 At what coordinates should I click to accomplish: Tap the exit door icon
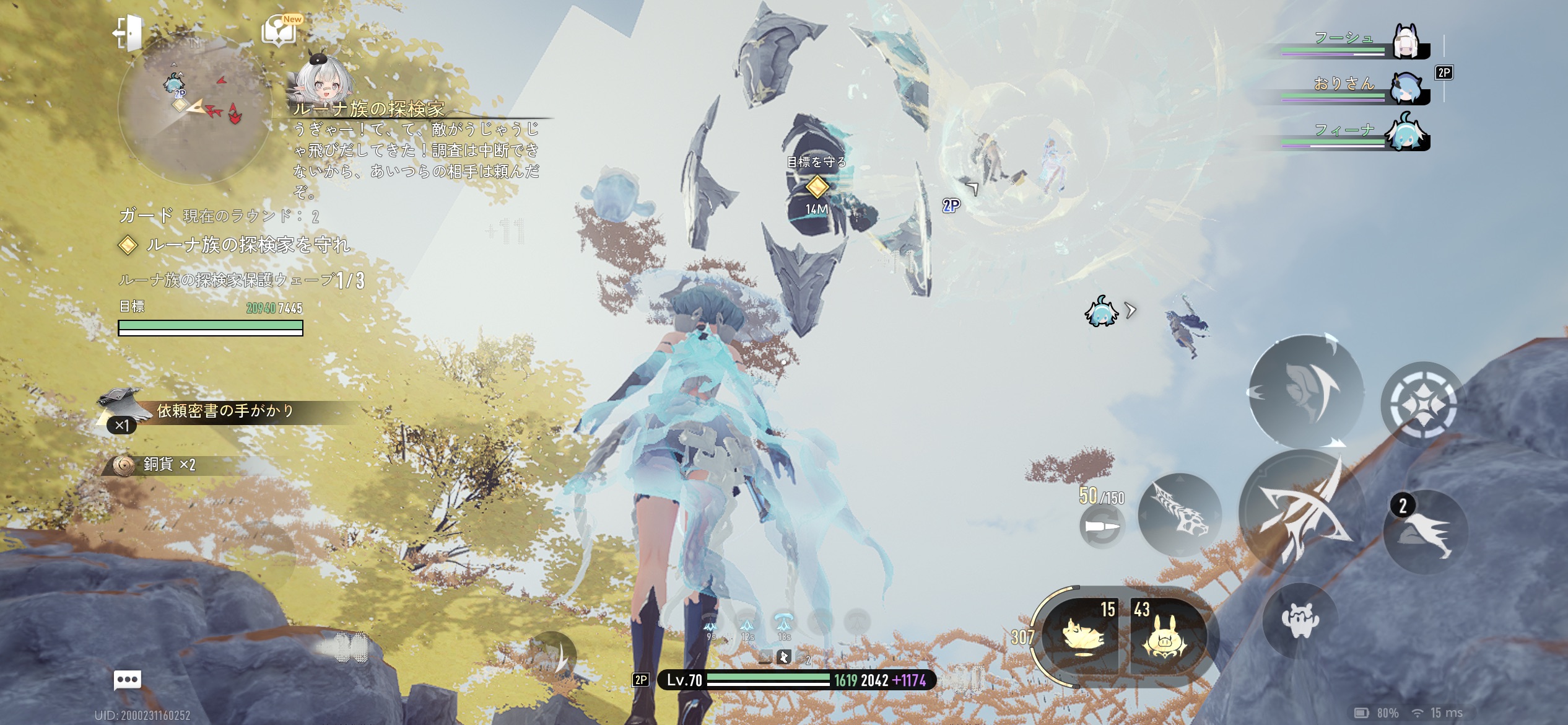click(x=128, y=32)
